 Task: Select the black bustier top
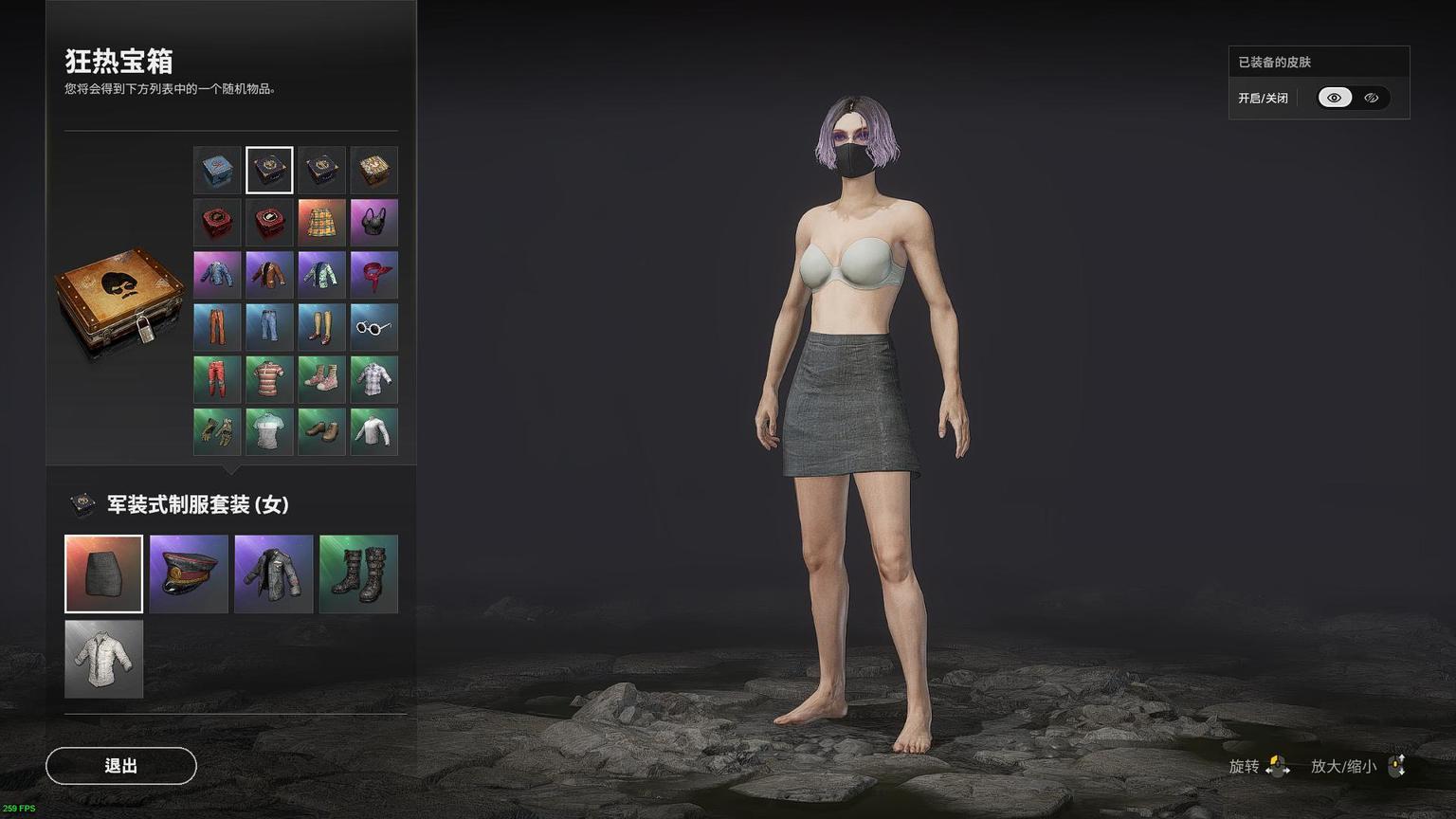[373, 223]
